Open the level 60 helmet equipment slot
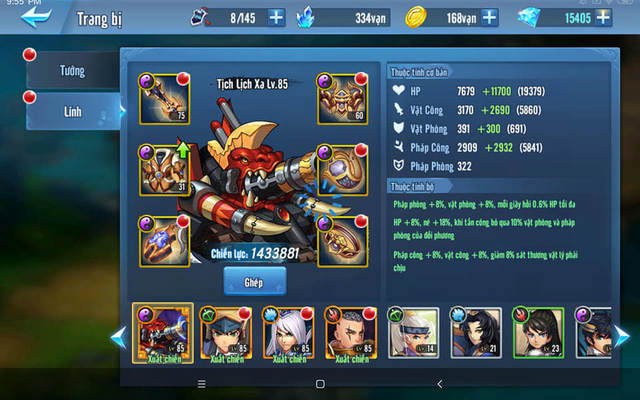The width and height of the screenshot is (640, 400). (342, 97)
